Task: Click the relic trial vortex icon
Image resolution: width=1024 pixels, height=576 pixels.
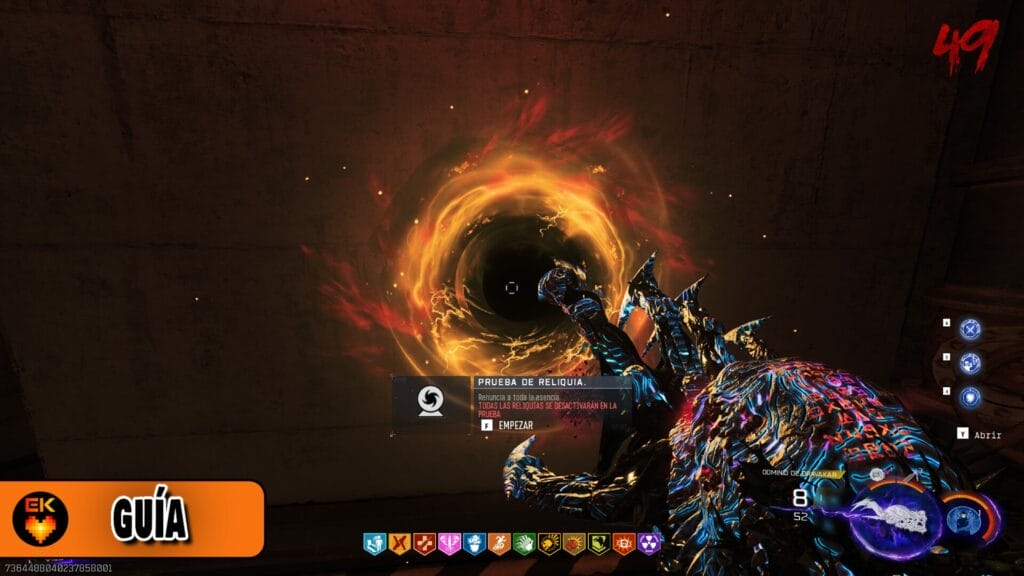Action: pyautogui.click(x=432, y=401)
